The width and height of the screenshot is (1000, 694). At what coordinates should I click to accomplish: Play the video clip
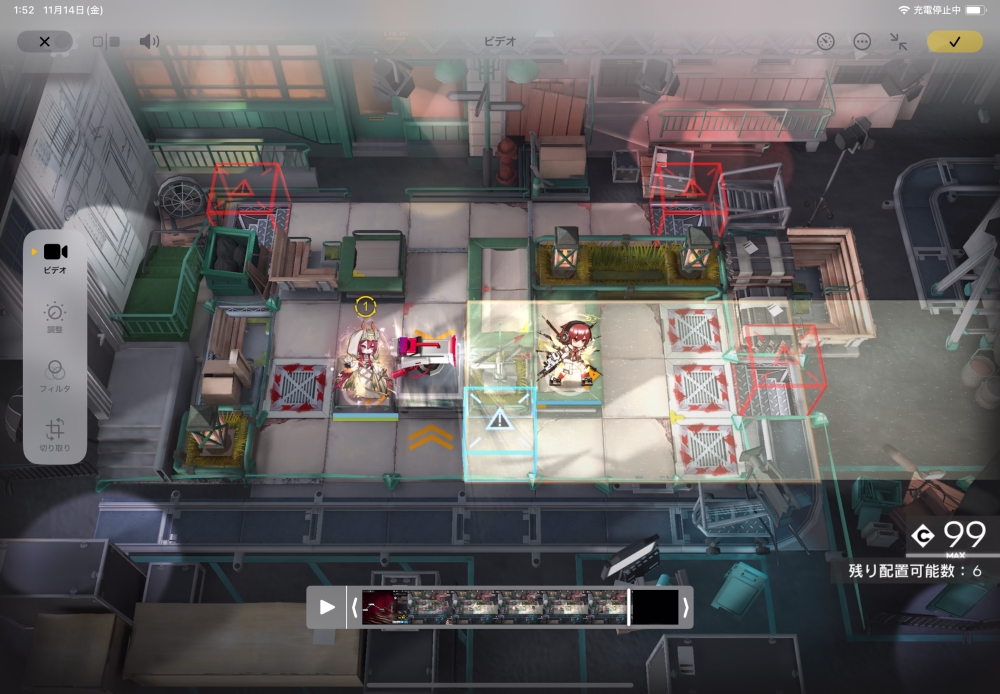pos(327,607)
